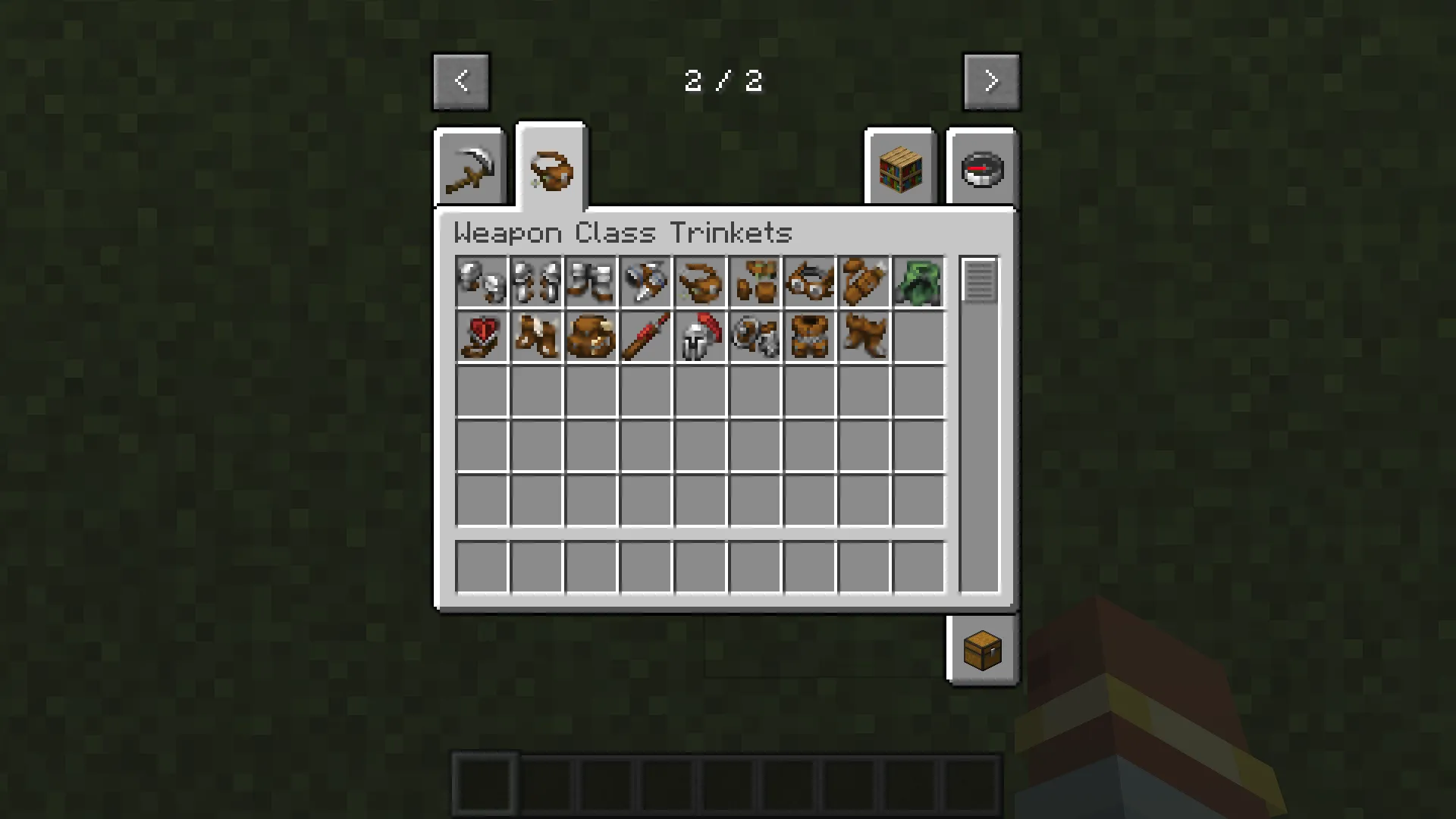Open the chest inventory icon near bottom right
Screen dimensions: 1456x819
pos(982,651)
